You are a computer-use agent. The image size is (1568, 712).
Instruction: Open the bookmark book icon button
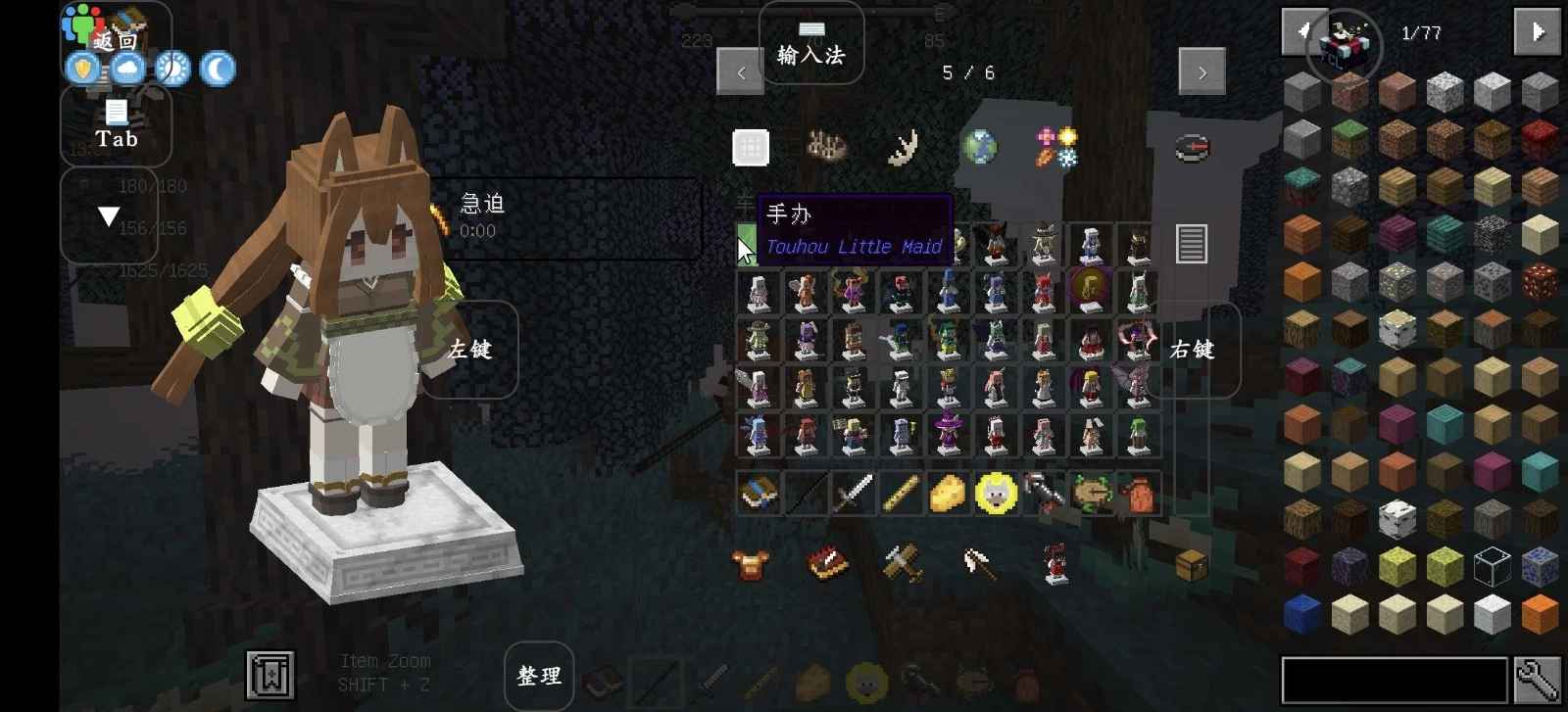(269, 675)
